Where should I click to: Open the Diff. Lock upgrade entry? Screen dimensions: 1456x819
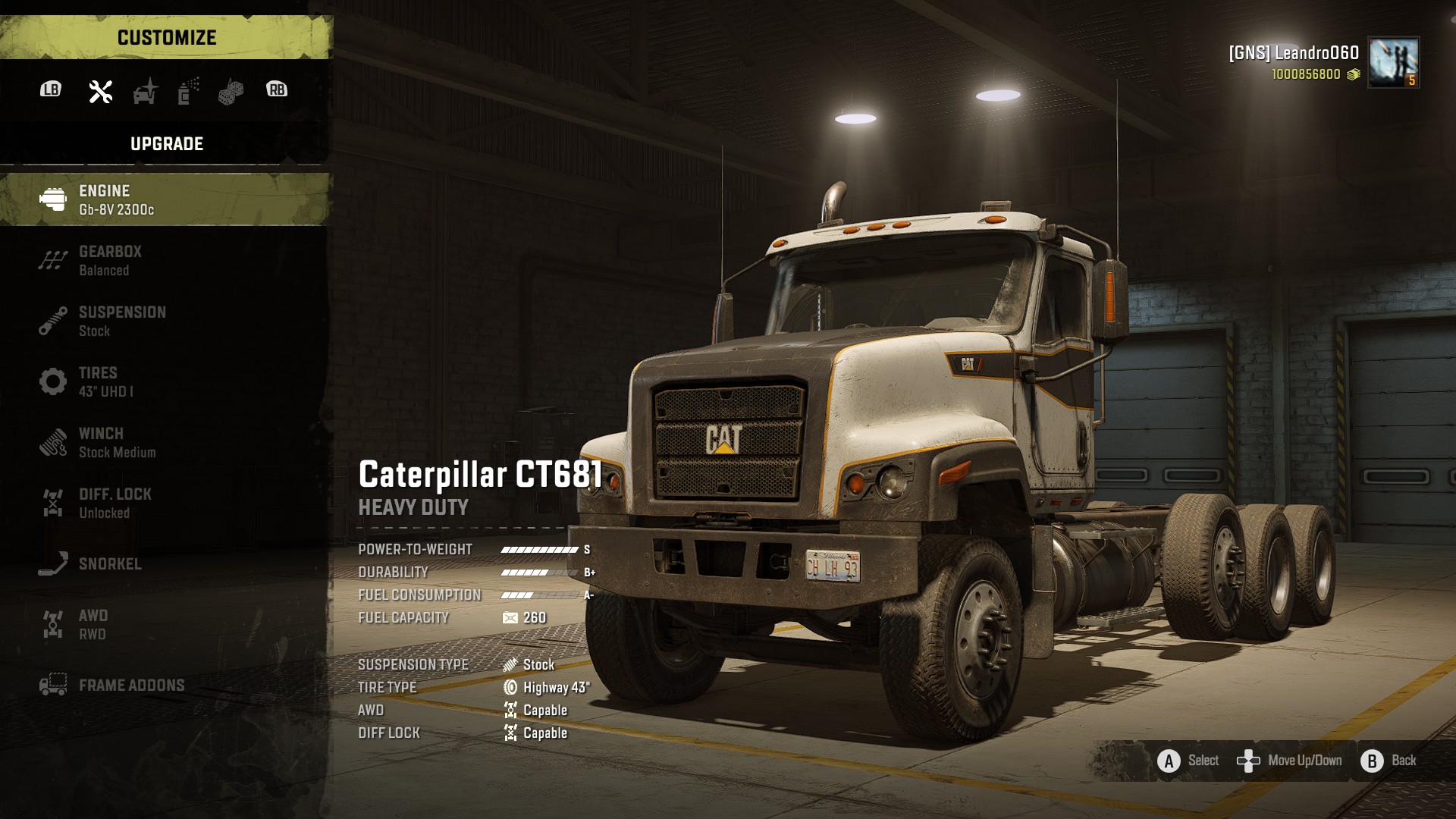click(165, 503)
